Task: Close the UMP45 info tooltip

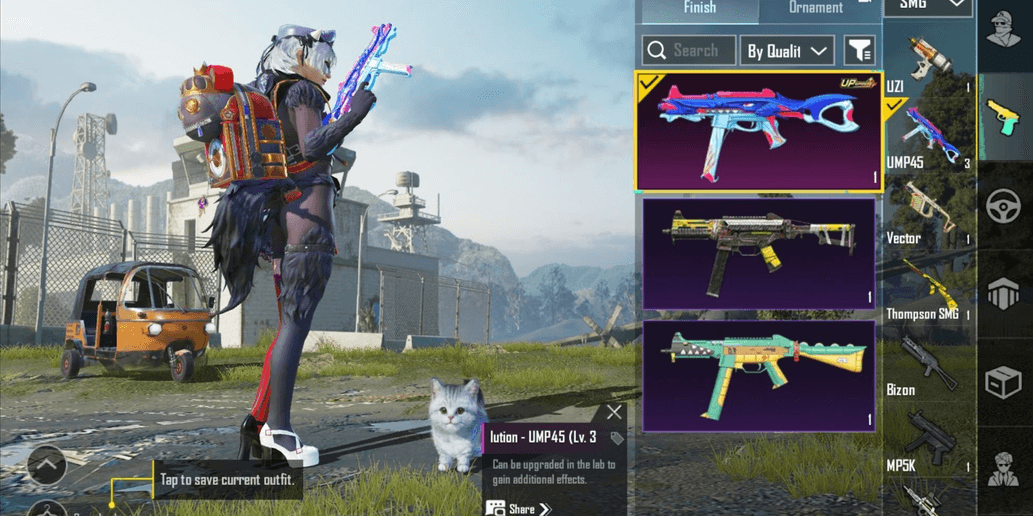Action: (614, 412)
